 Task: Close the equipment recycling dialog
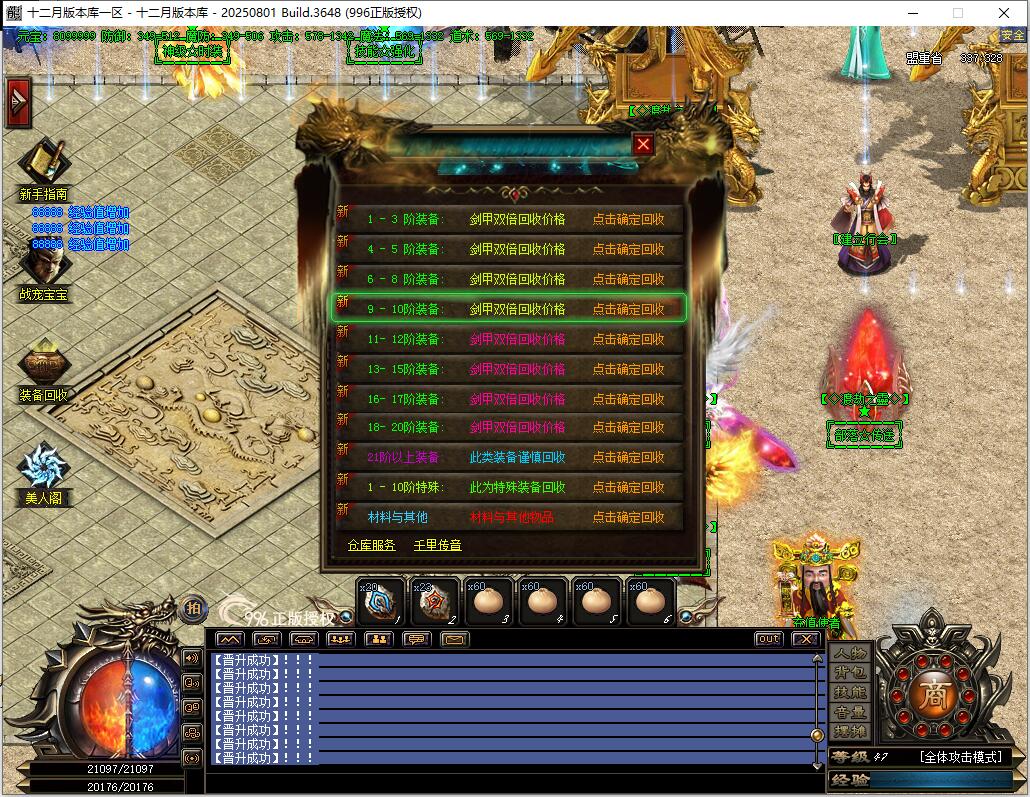point(643,145)
